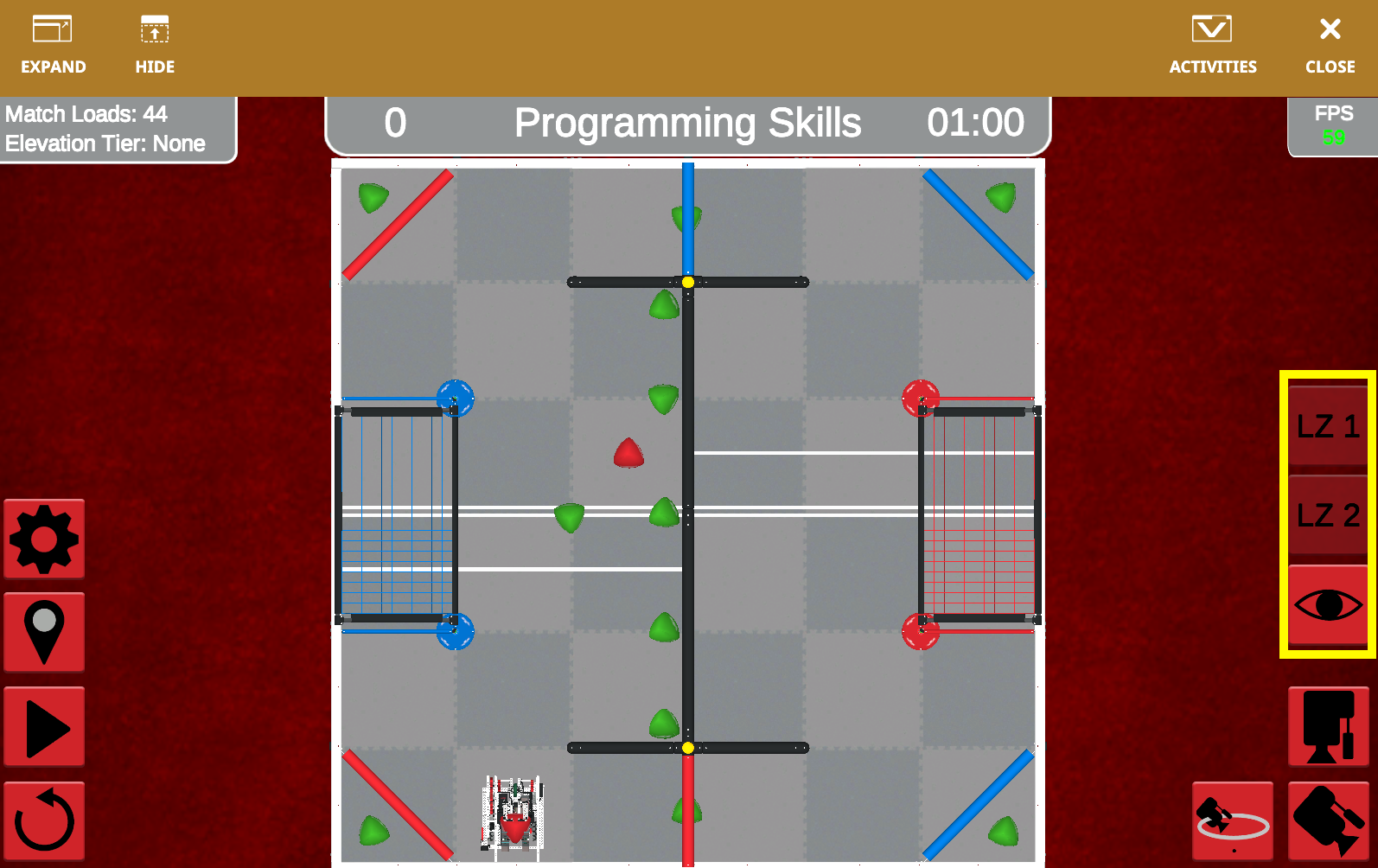
Task: Click the 01:00 match timer
Action: coord(978,122)
